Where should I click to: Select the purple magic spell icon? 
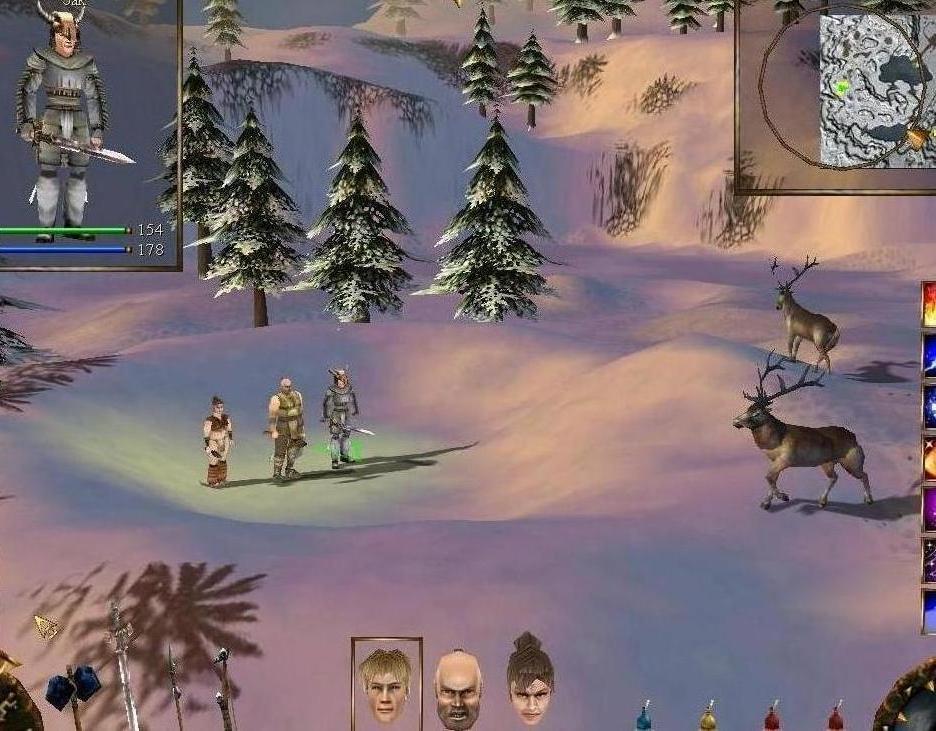click(929, 508)
